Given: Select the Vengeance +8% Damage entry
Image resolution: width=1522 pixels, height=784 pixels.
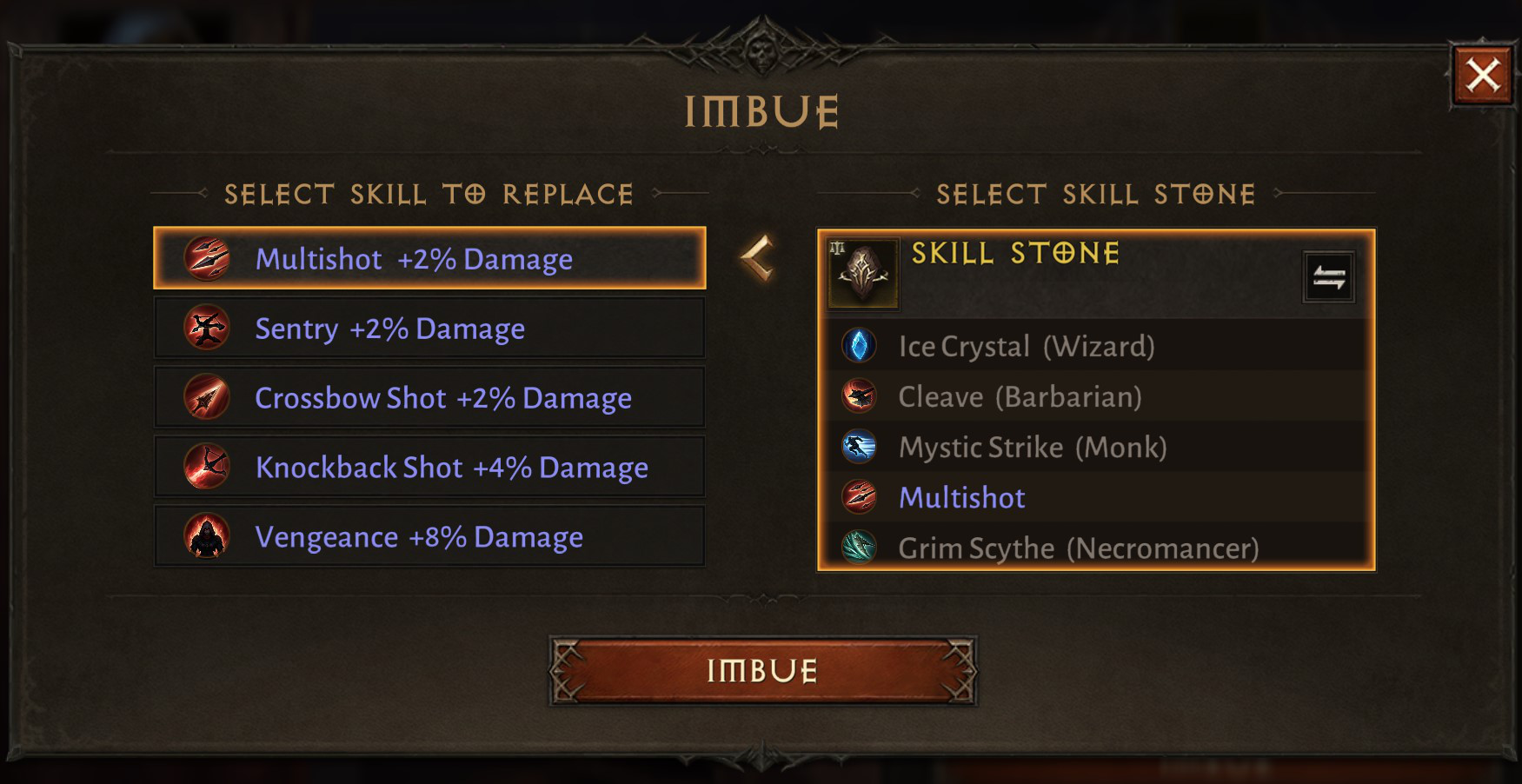Looking at the screenshot, I should 429,536.
